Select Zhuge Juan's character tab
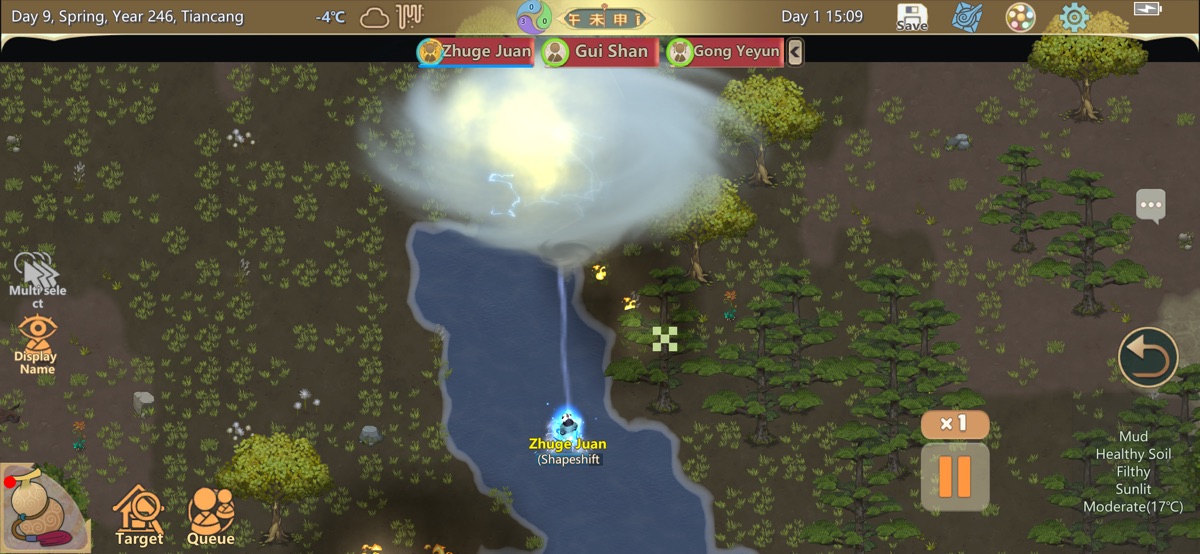Viewport: 1200px width, 554px height. click(x=475, y=52)
